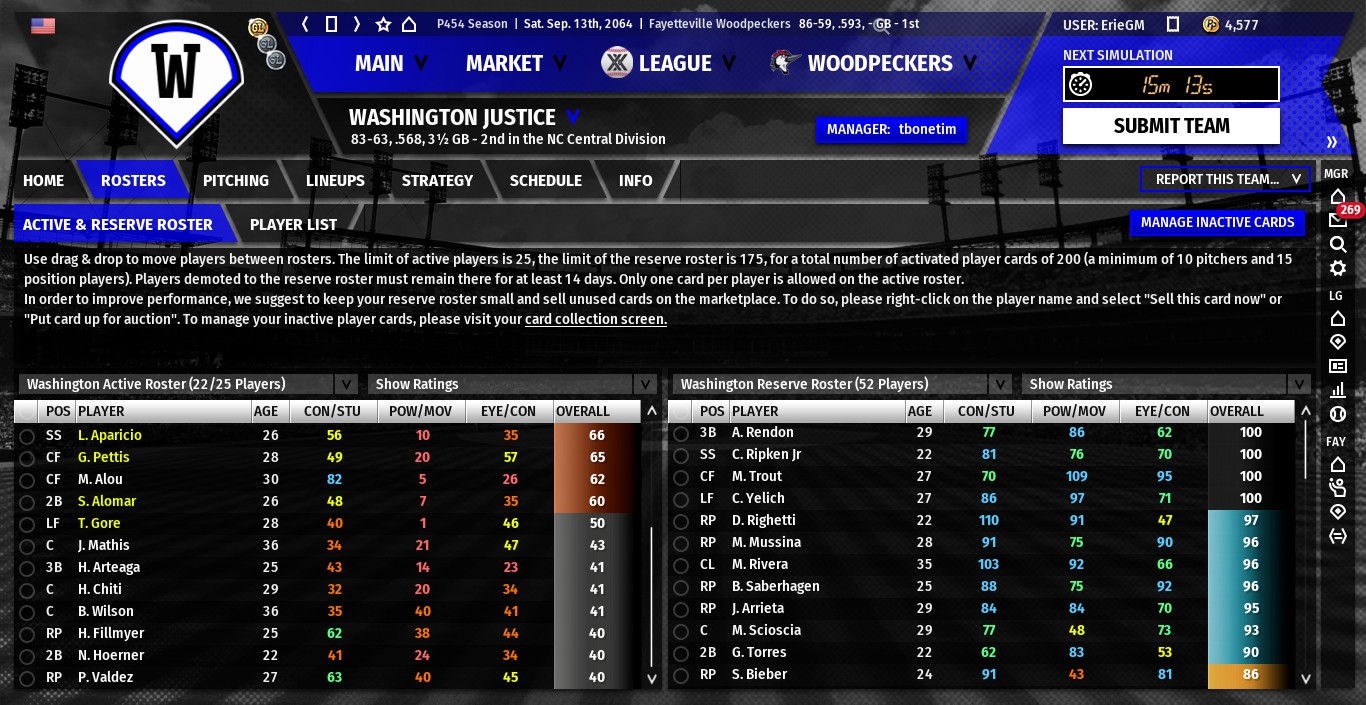This screenshot has width=1366, height=705.
Task: Open the Report This Team dropdown
Action: pos(1225,179)
